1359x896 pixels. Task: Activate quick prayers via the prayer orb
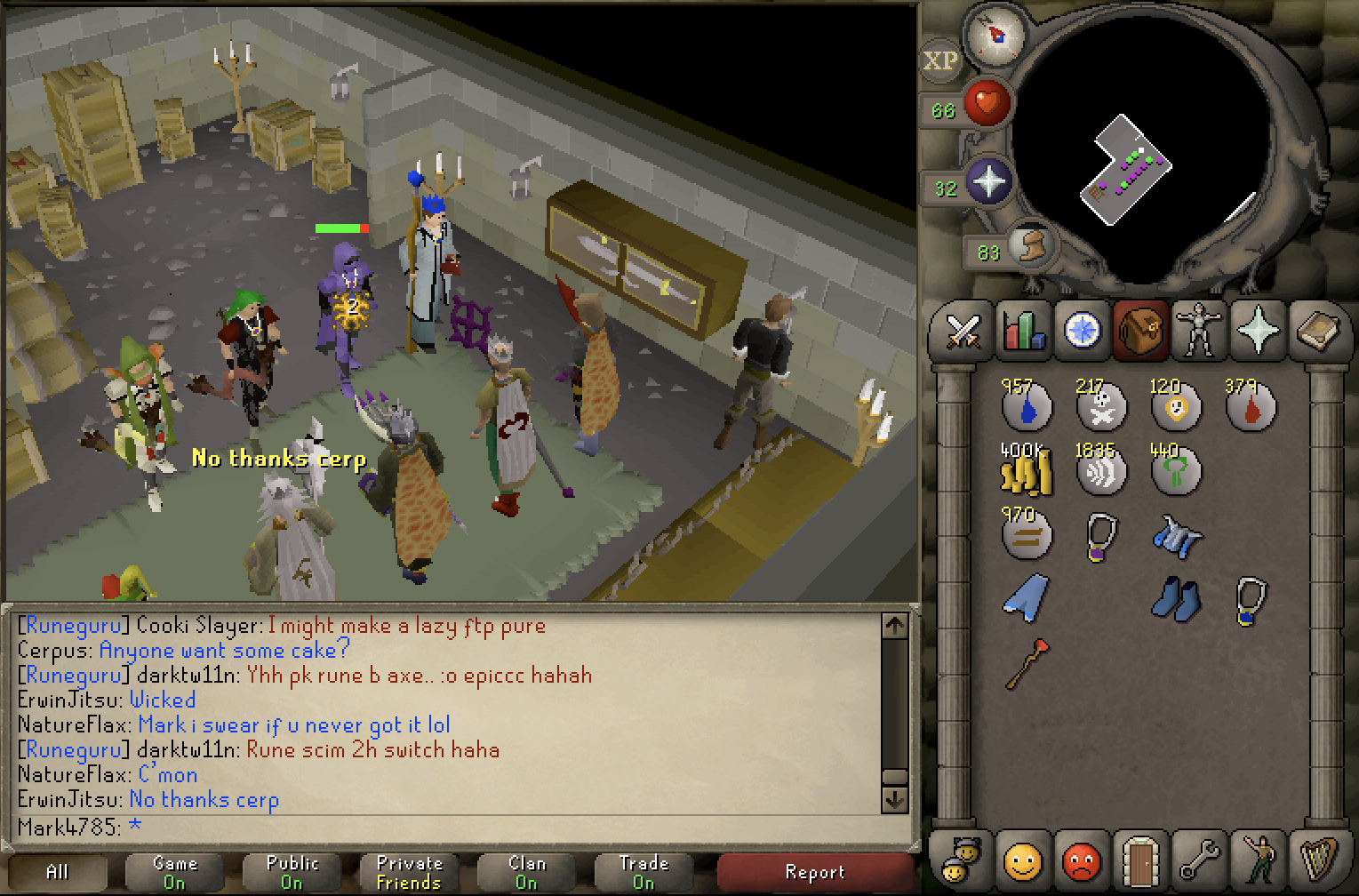click(x=988, y=182)
